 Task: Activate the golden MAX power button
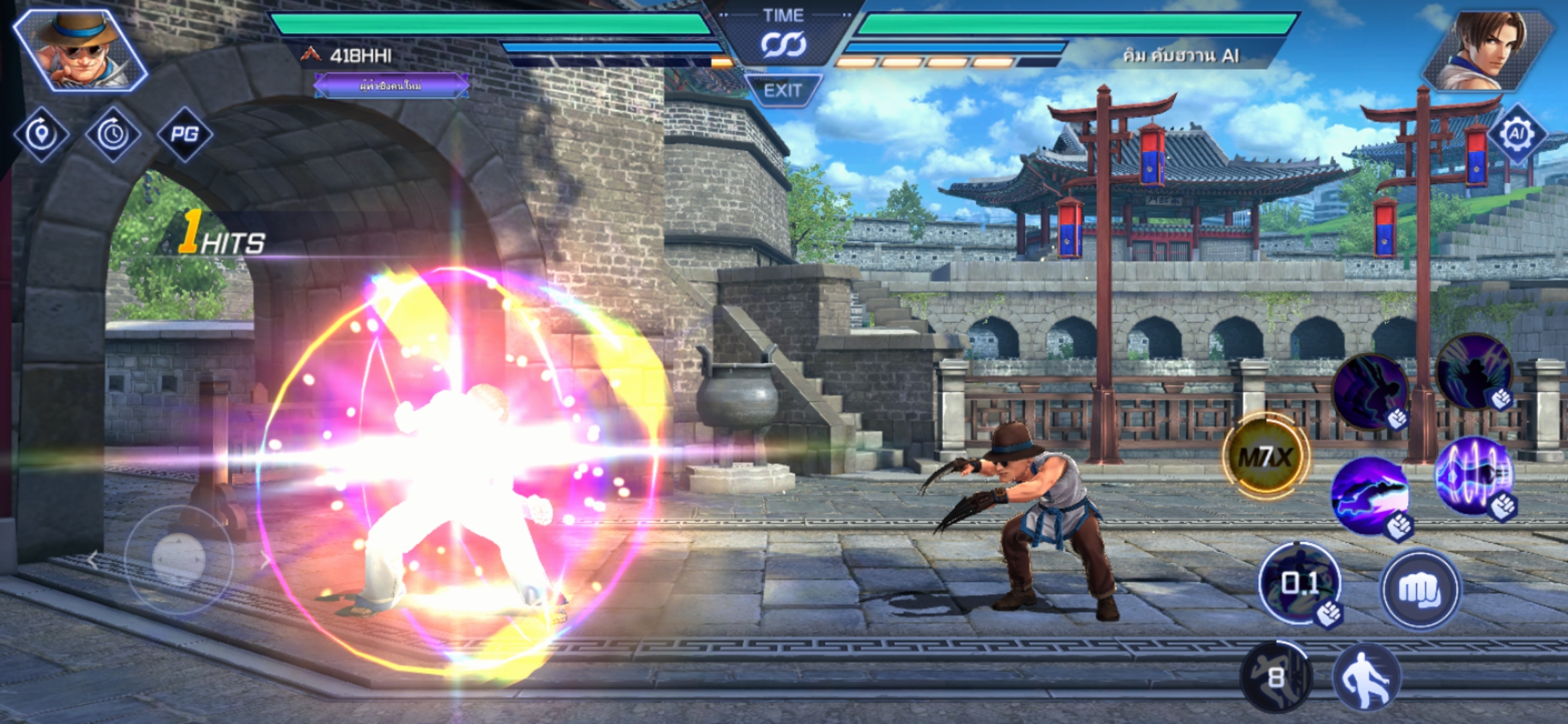[1265, 457]
